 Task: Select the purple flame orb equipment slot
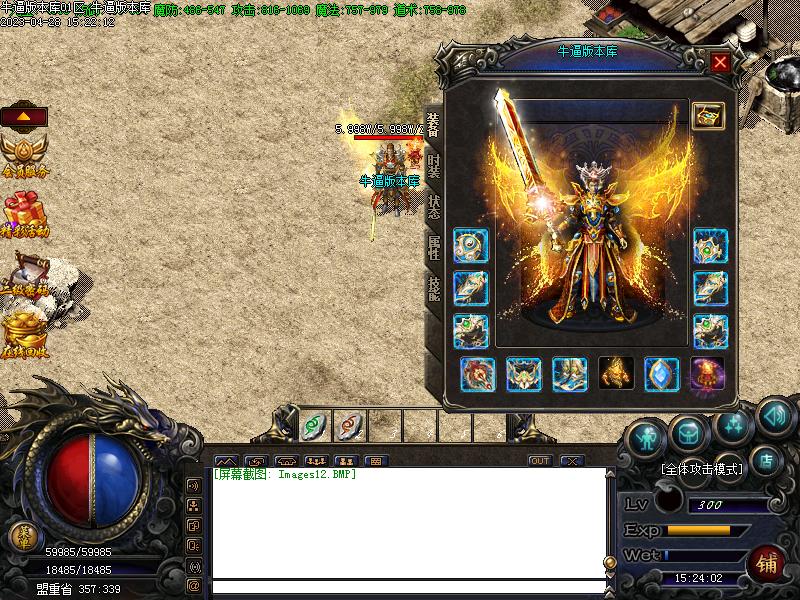click(x=708, y=374)
